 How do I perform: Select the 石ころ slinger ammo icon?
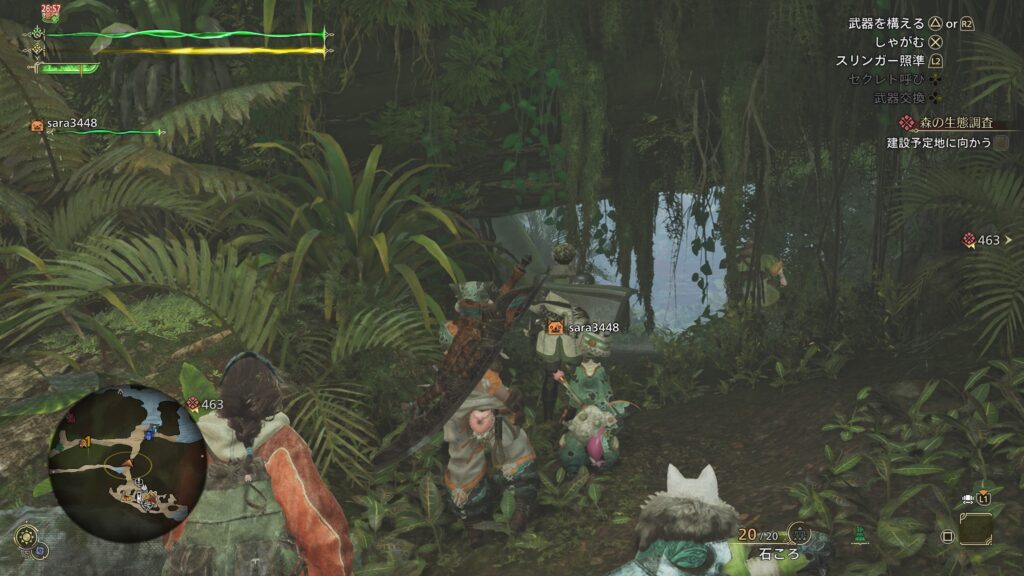[x=799, y=534]
